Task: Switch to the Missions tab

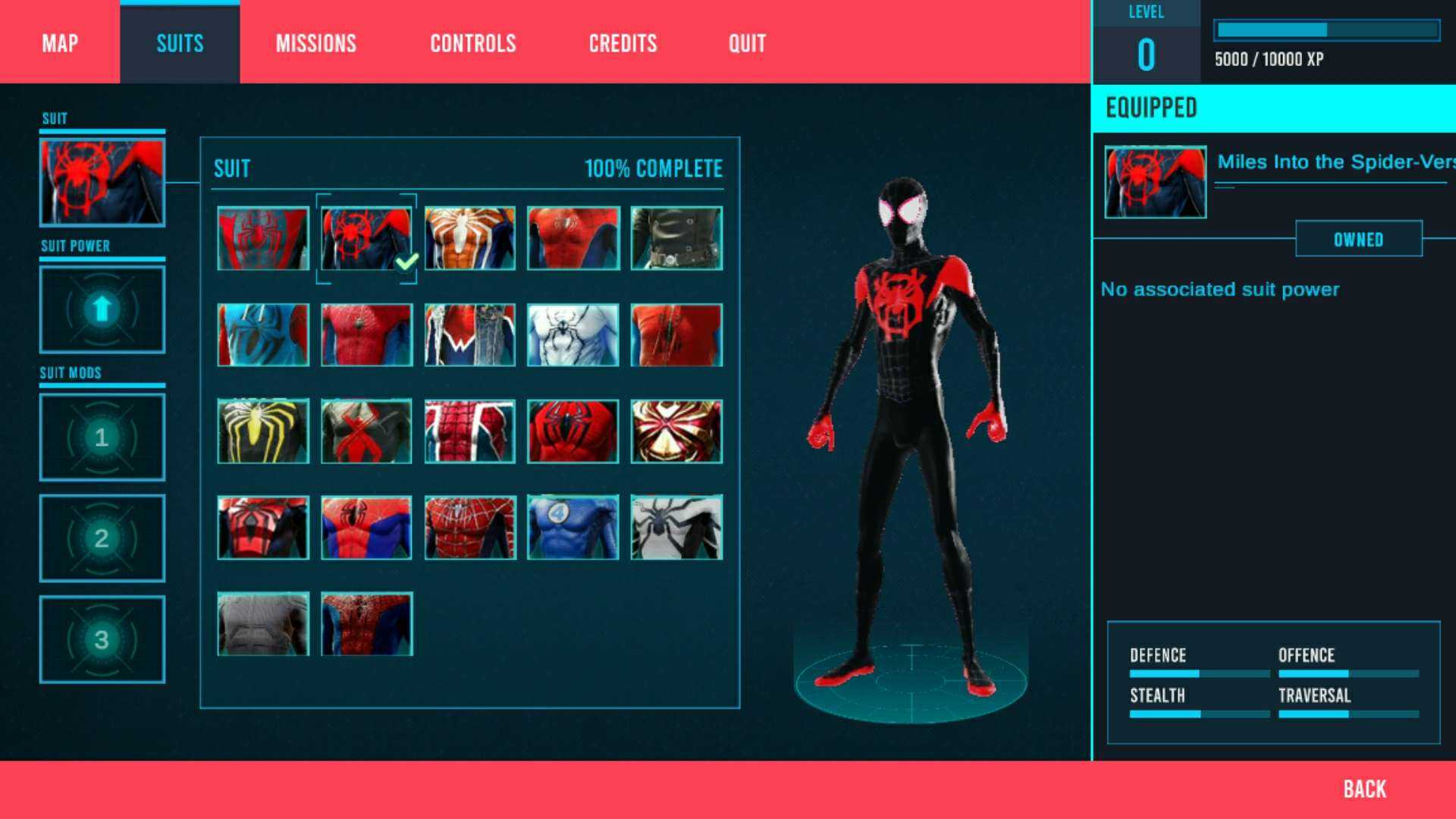Action: click(315, 43)
